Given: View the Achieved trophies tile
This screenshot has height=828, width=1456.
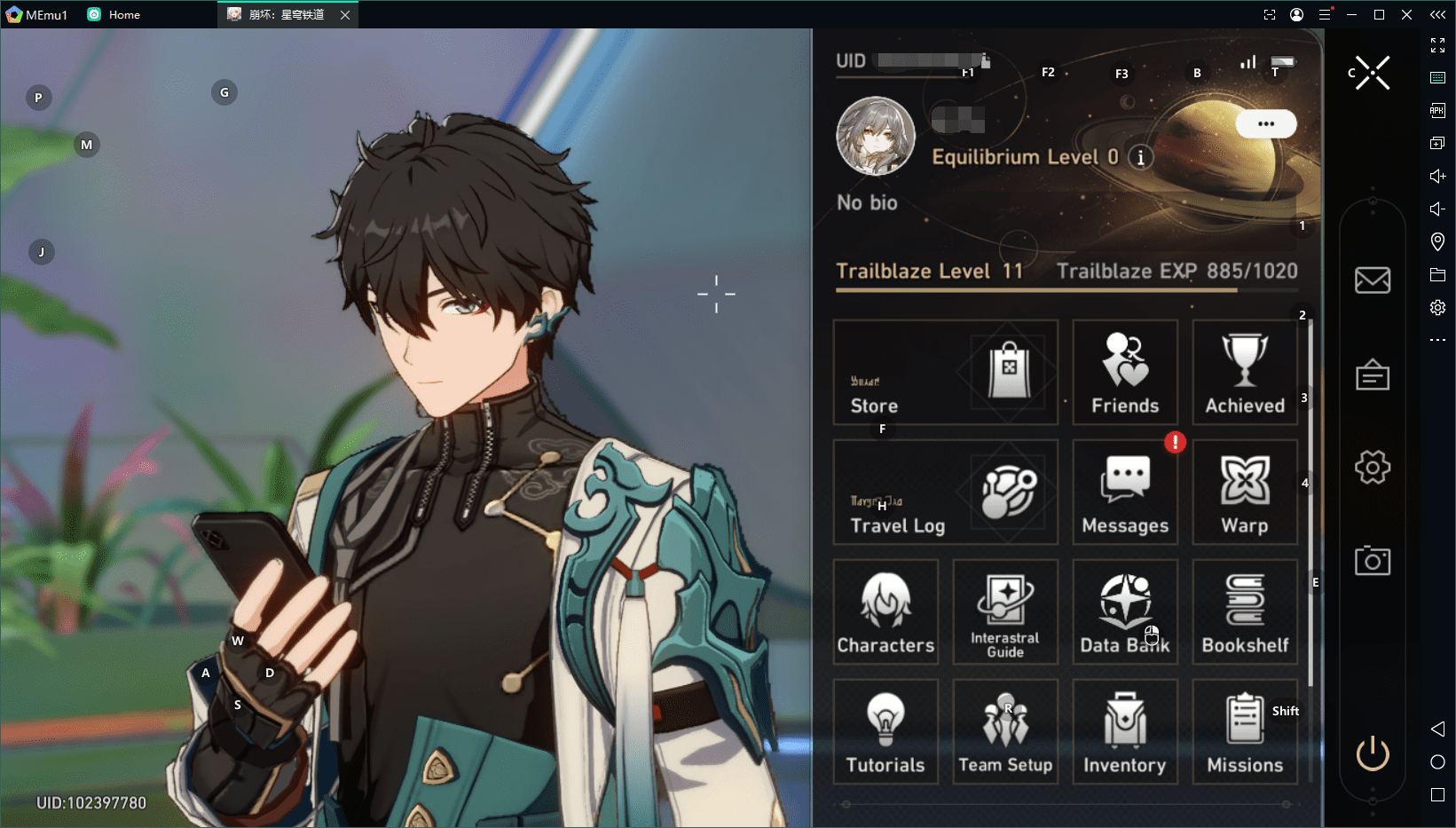Looking at the screenshot, I should [x=1245, y=372].
